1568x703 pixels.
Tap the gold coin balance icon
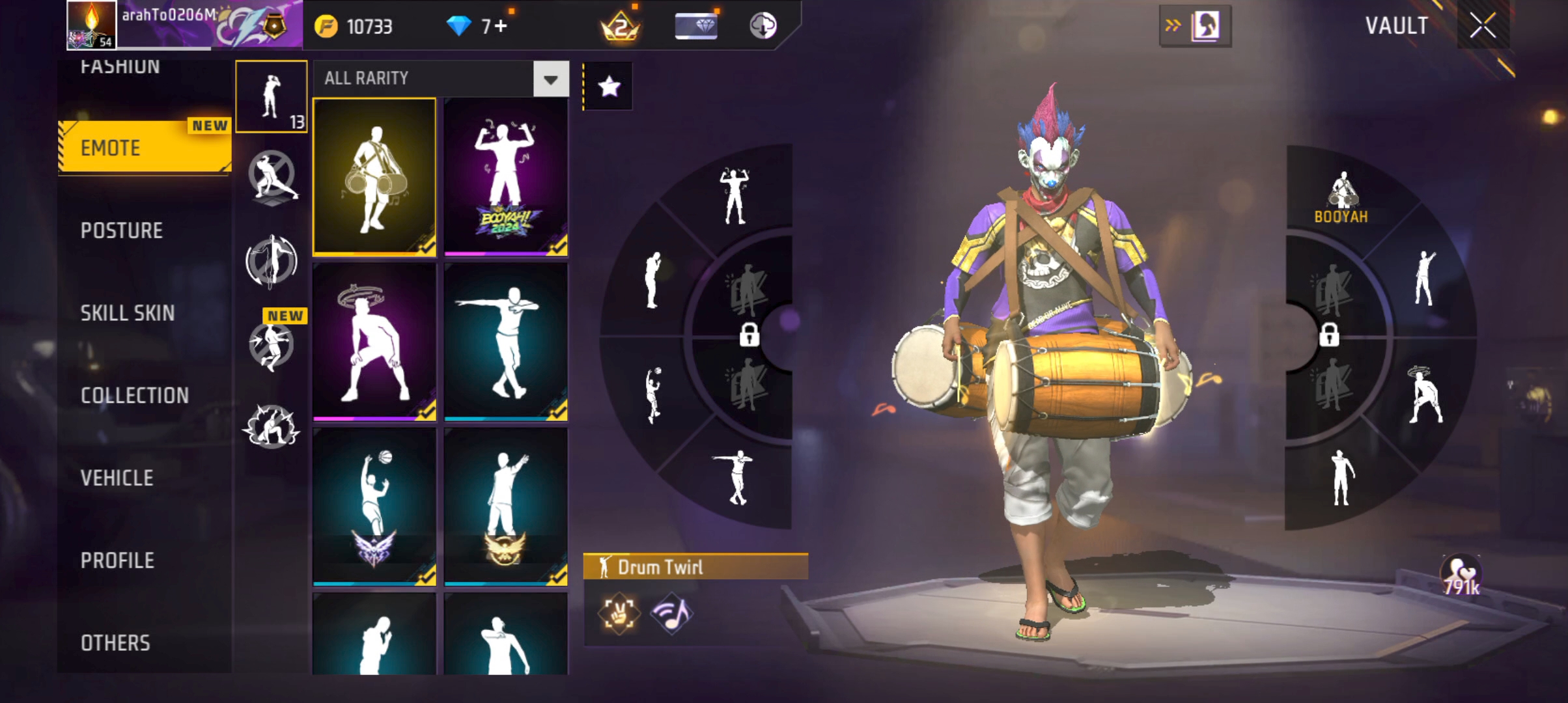326,27
